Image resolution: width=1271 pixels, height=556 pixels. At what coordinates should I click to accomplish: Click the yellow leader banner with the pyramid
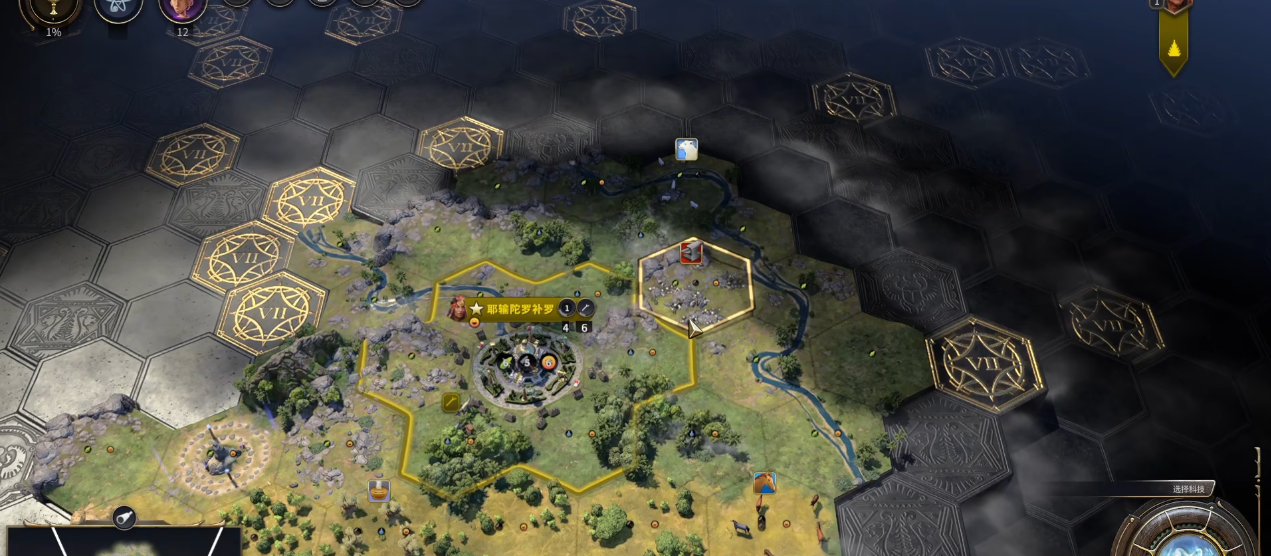[1173, 40]
